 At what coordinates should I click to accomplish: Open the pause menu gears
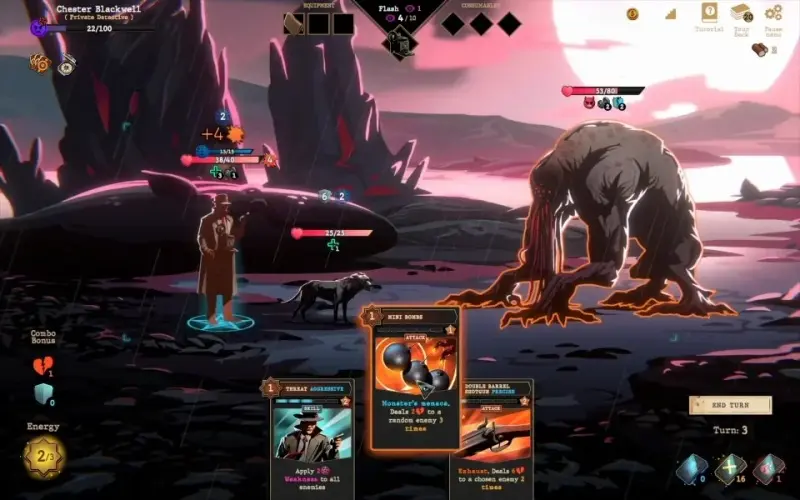pyautogui.click(x=773, y=14)
